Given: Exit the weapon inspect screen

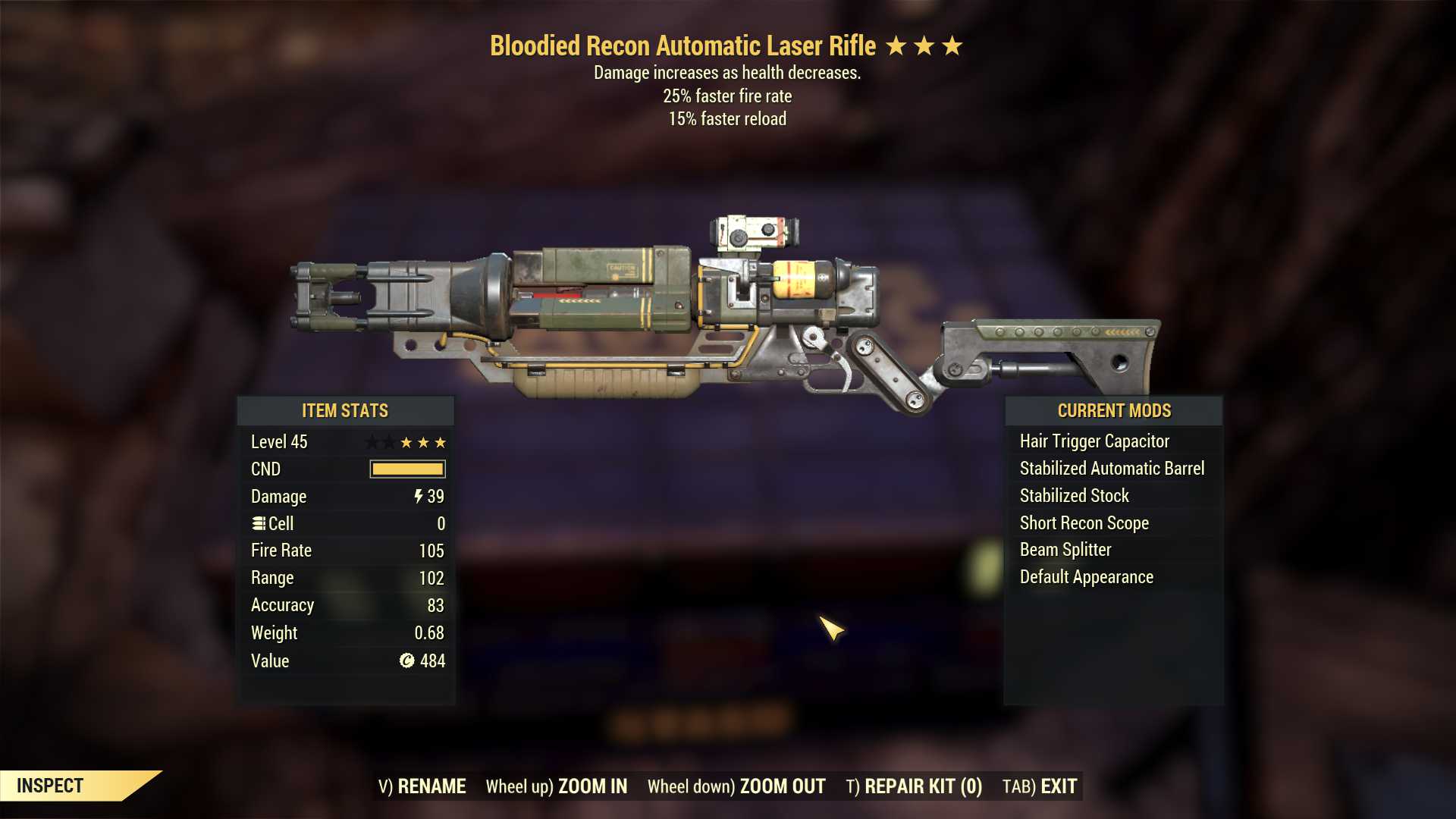Looking at the screenshot, I should point(1040,786).
